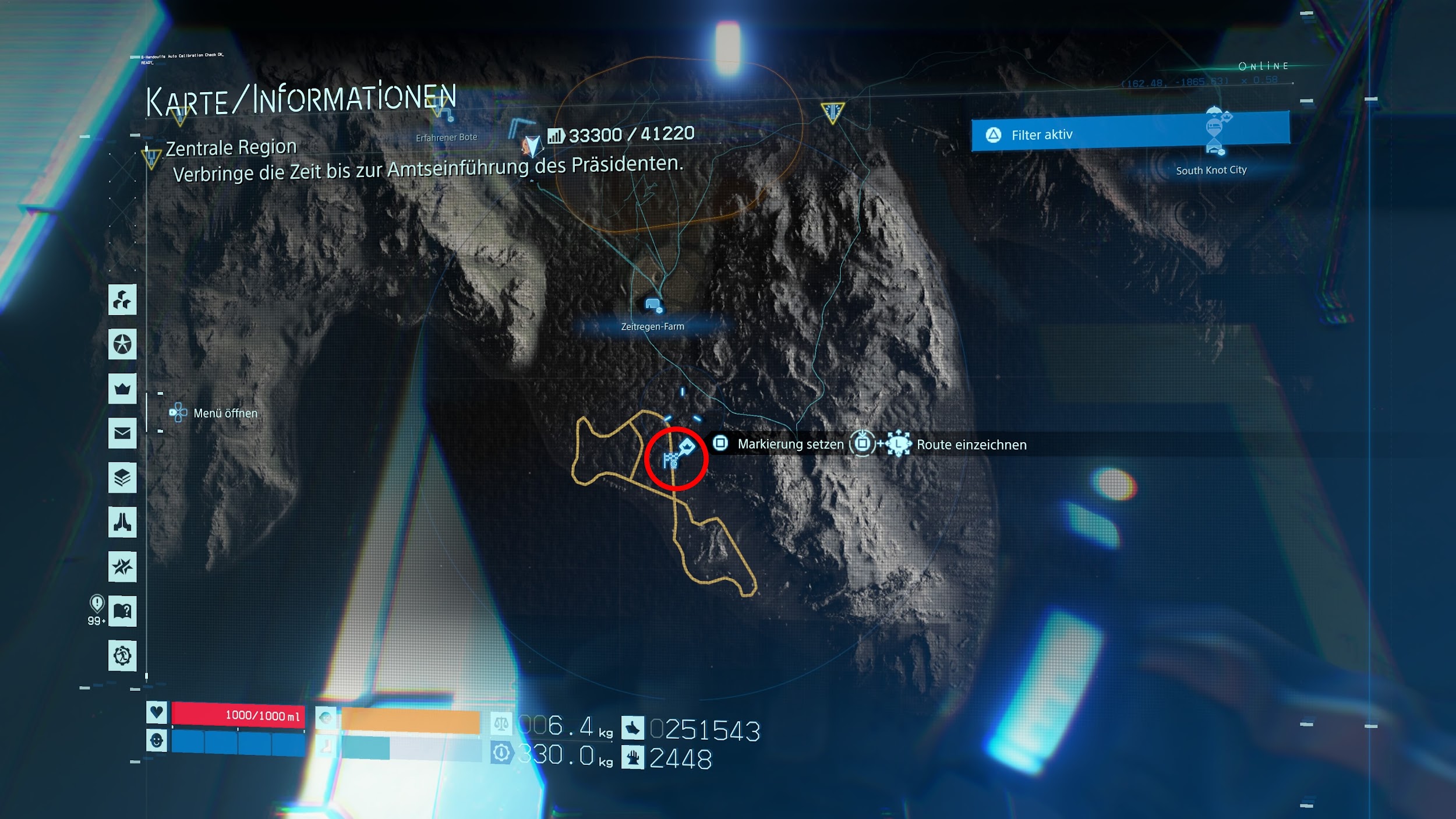Viewport: 1456px width, 819px height.
Task: Select the Zeitregen-Farm map marker
Action: tap(653, 305)
